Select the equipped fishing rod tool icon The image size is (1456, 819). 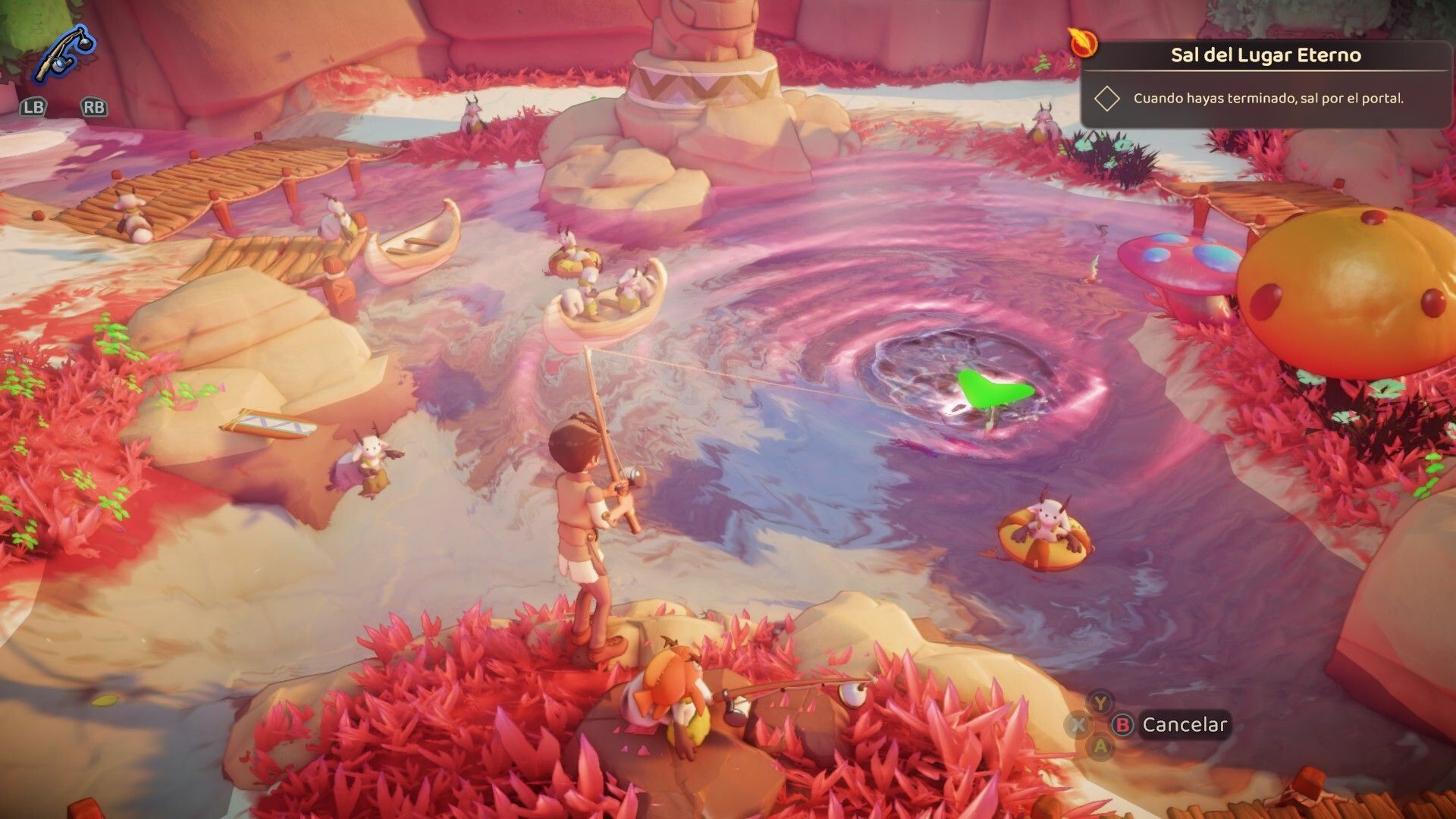click(64, 55)
